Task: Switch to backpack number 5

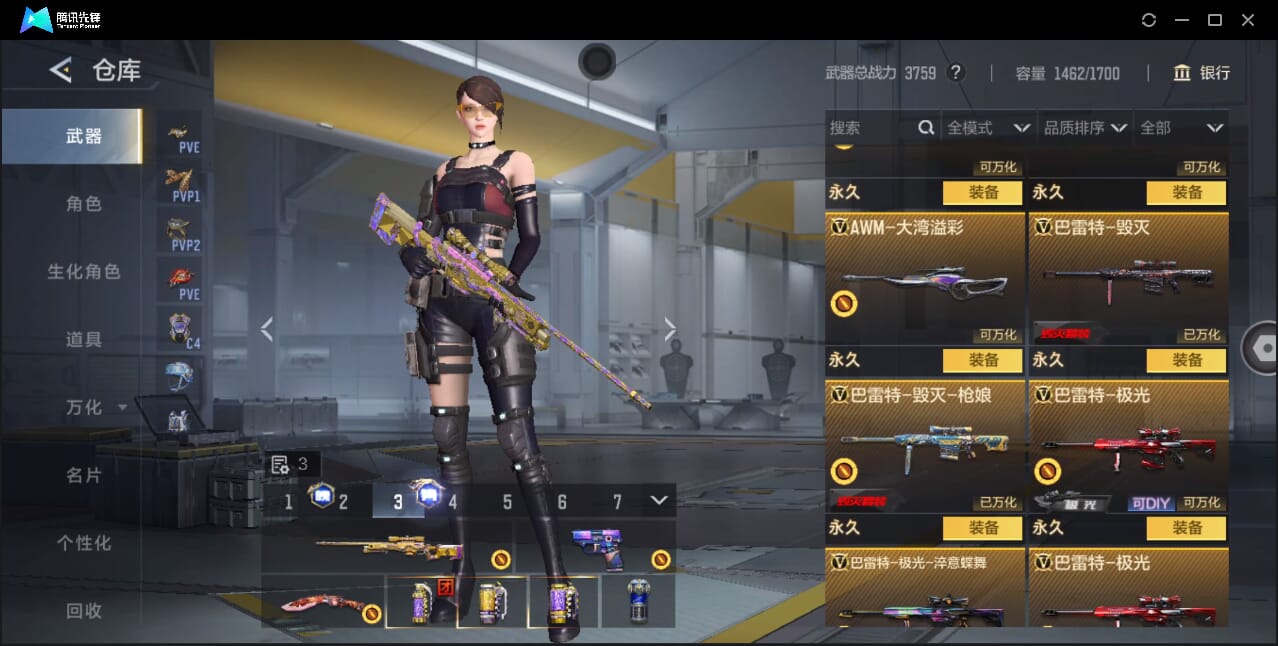Action: (x=507, y=502)
